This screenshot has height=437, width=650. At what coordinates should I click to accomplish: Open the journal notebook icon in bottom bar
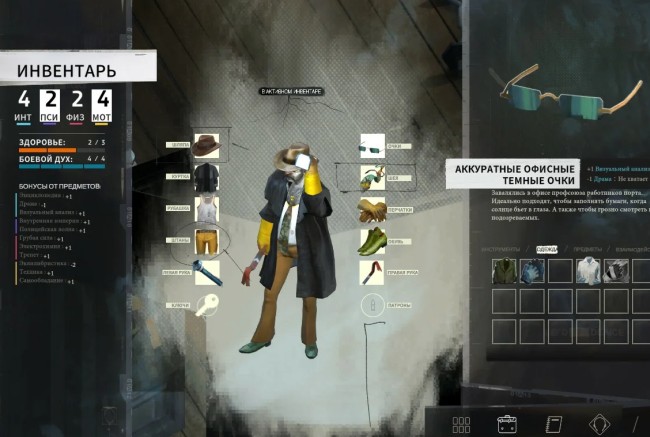[x=553, y=423]
